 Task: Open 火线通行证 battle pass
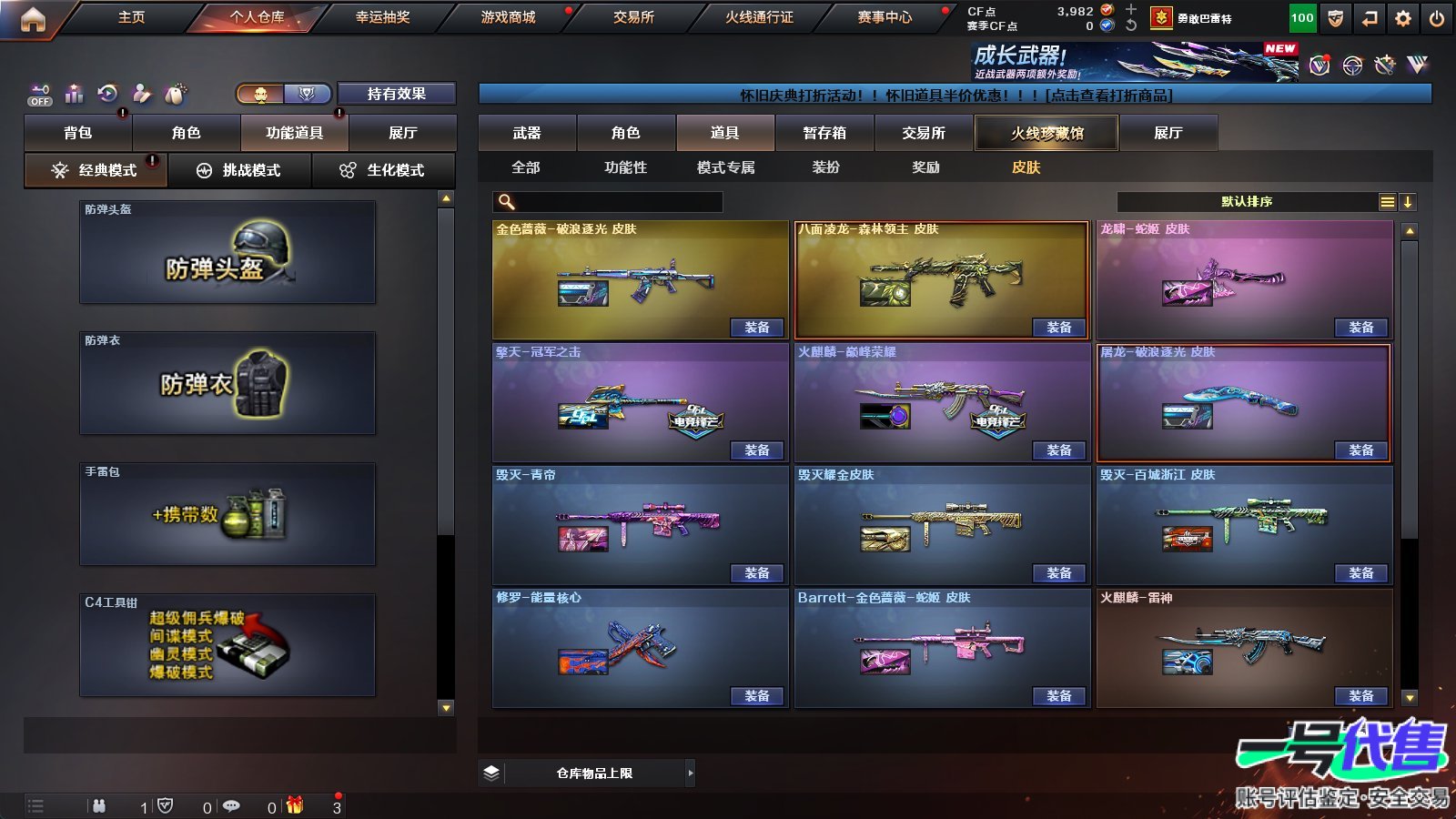[759, 17]
